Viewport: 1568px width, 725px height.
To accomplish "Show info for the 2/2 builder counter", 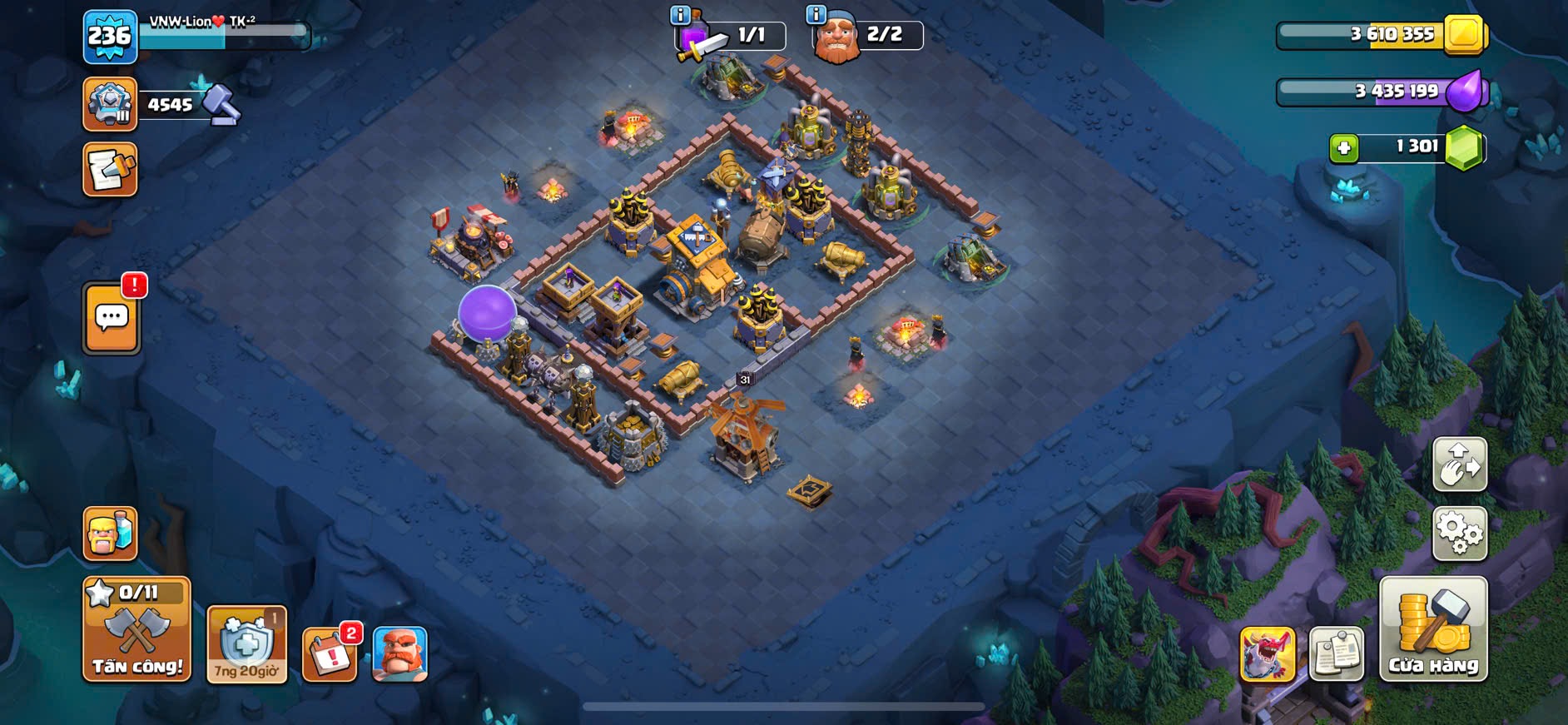I will click(816, 14).
